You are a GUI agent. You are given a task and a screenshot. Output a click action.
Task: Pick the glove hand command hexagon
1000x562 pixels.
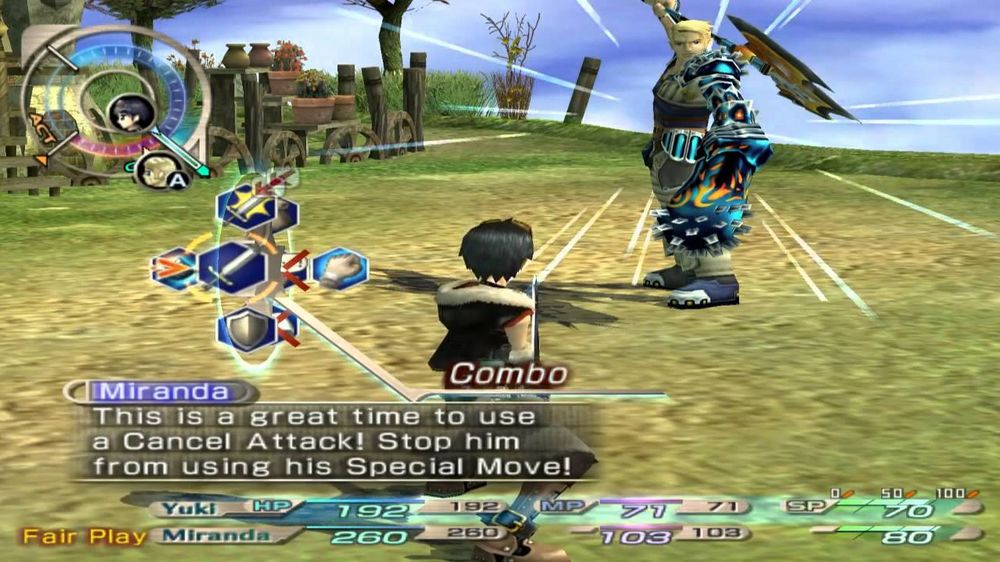(341, 268)
